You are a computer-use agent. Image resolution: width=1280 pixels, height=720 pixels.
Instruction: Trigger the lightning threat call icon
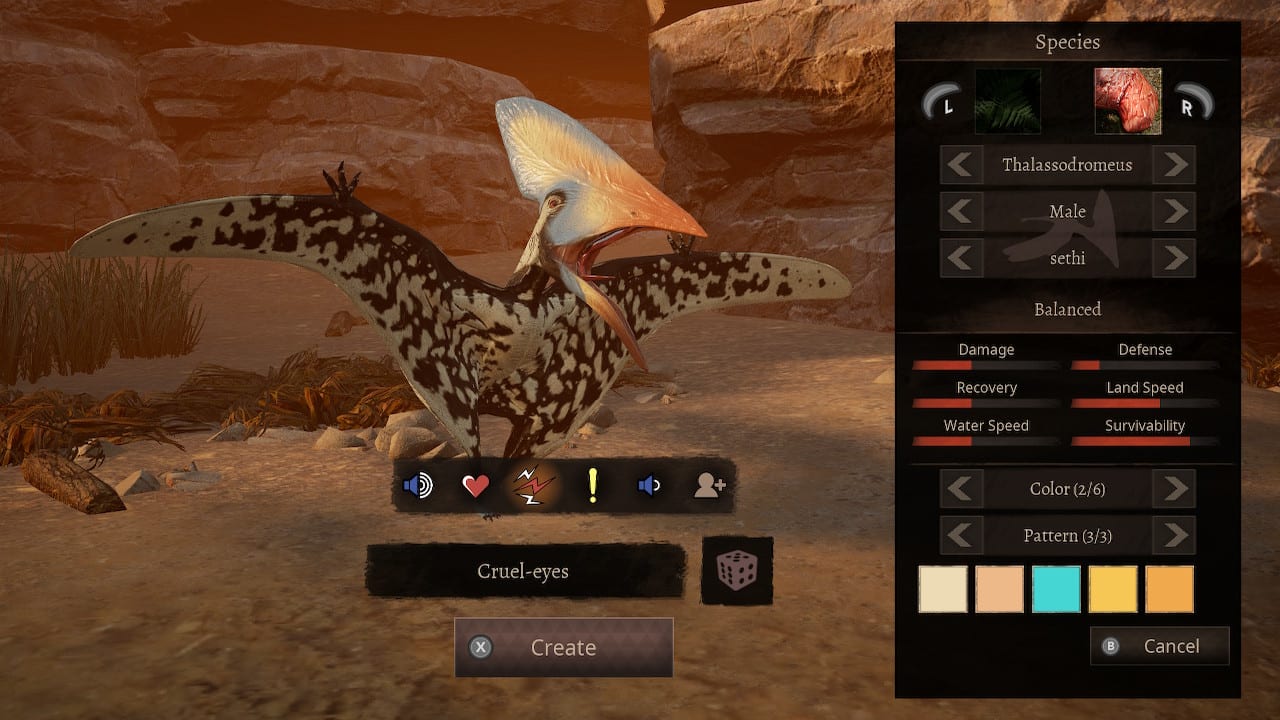tap(535, 486)
